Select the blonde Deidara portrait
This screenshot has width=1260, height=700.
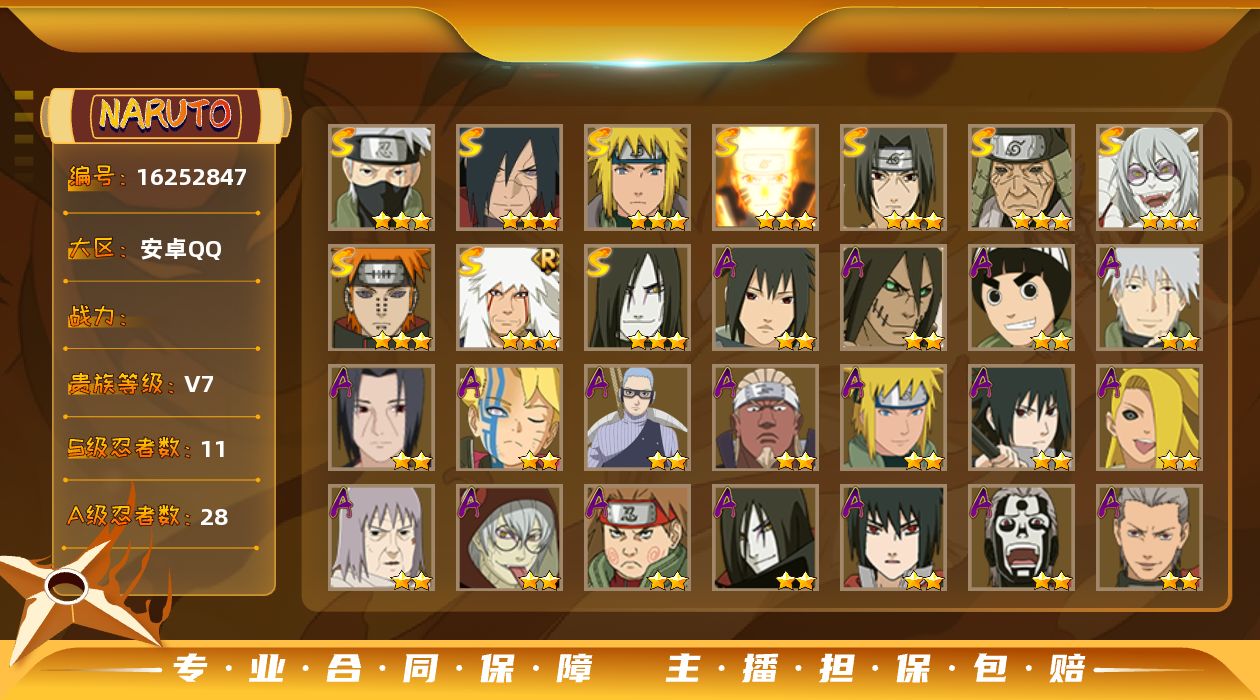[x=1150, y=418]
